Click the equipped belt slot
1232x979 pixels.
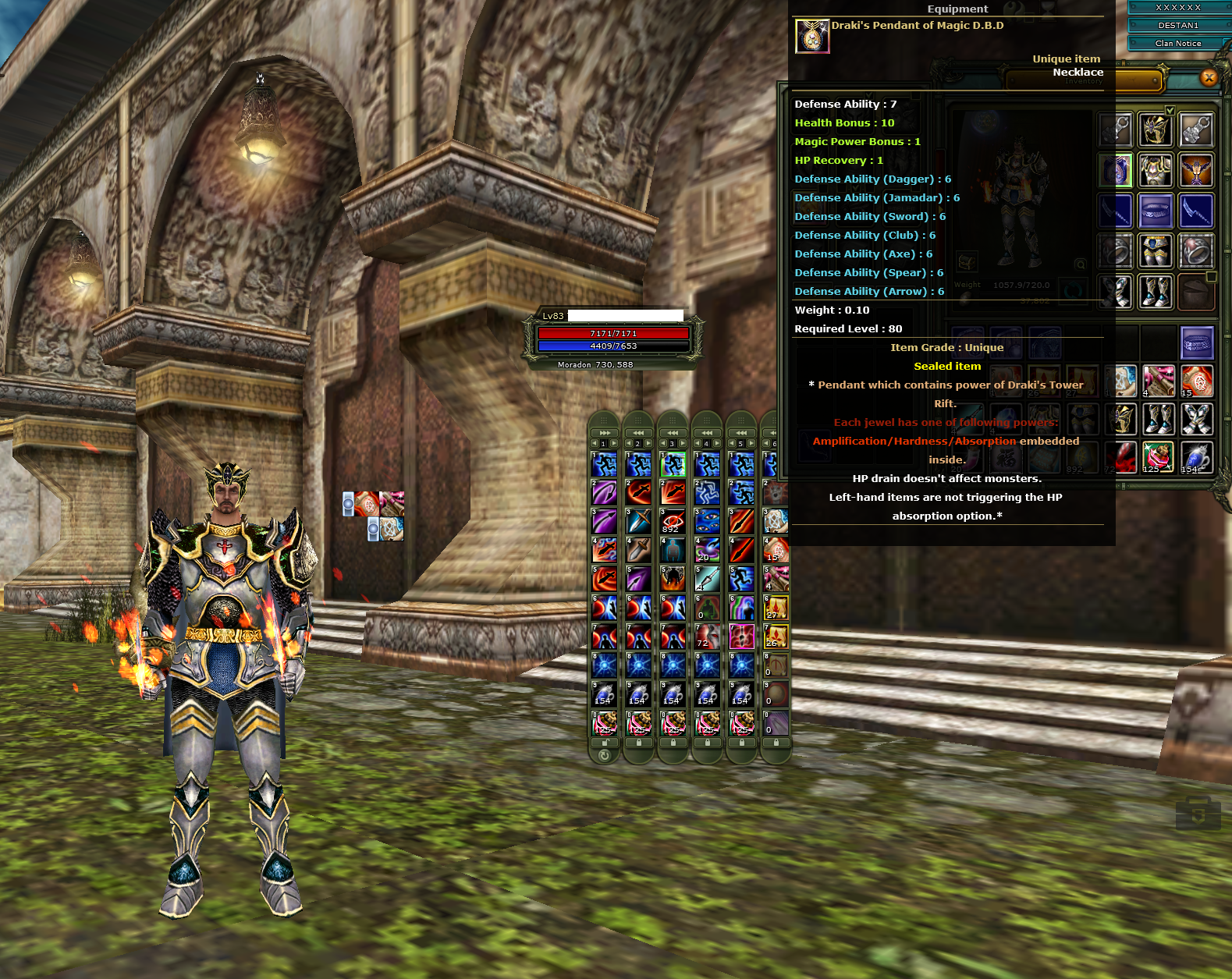(1155, 211)
